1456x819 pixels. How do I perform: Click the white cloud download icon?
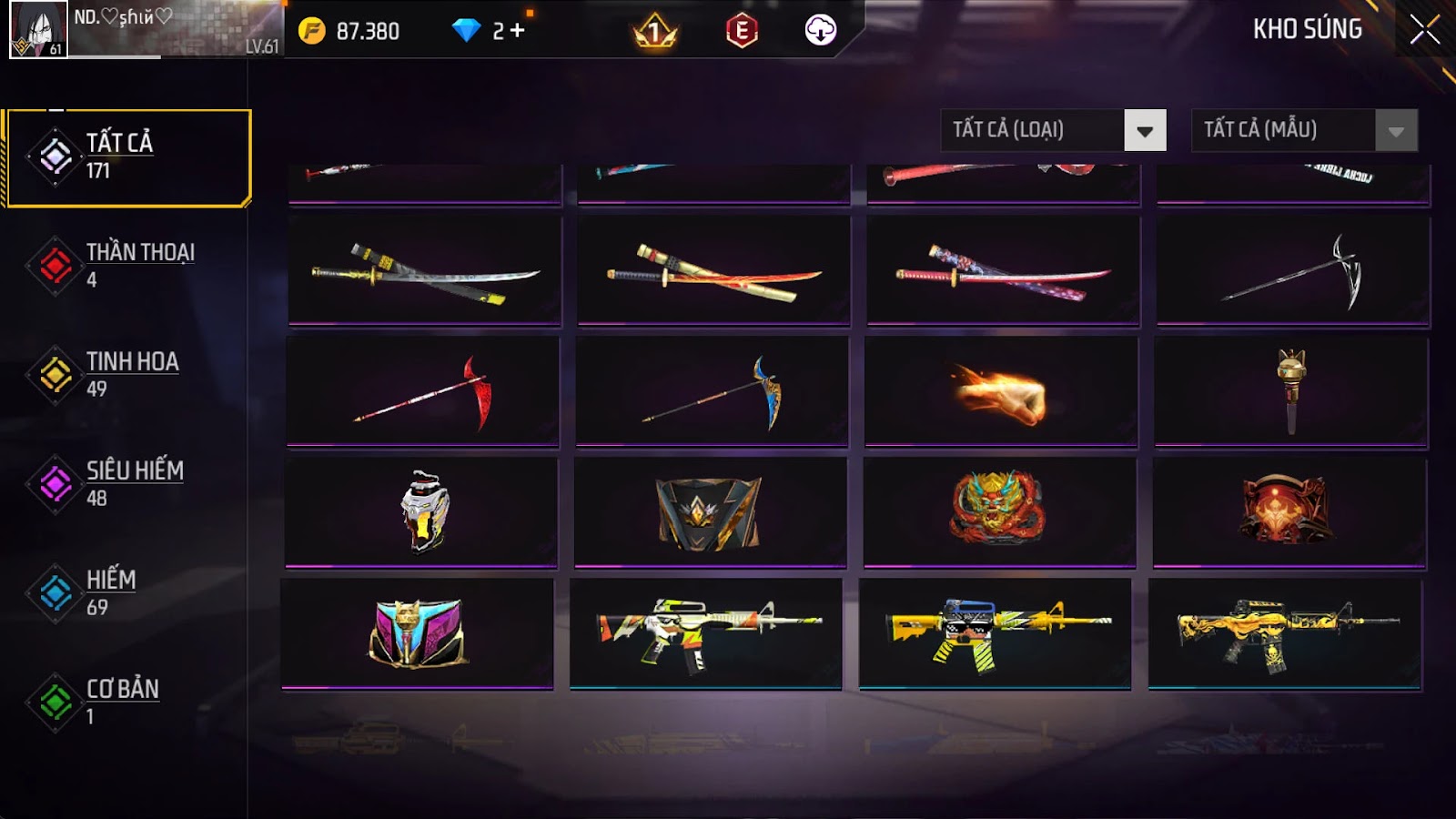tap(820, 31)
